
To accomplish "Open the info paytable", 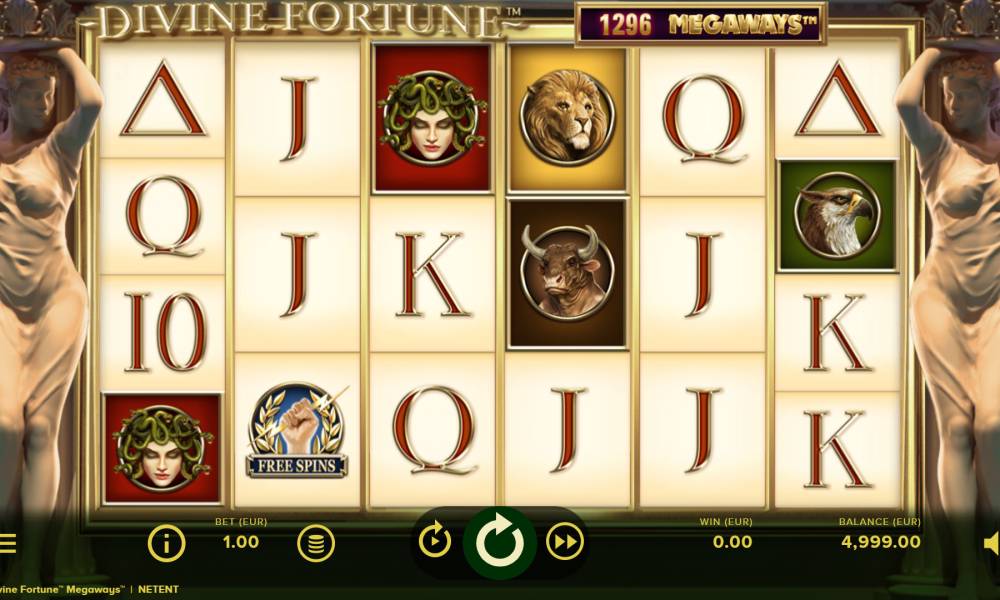I will (x=167, y=543).
